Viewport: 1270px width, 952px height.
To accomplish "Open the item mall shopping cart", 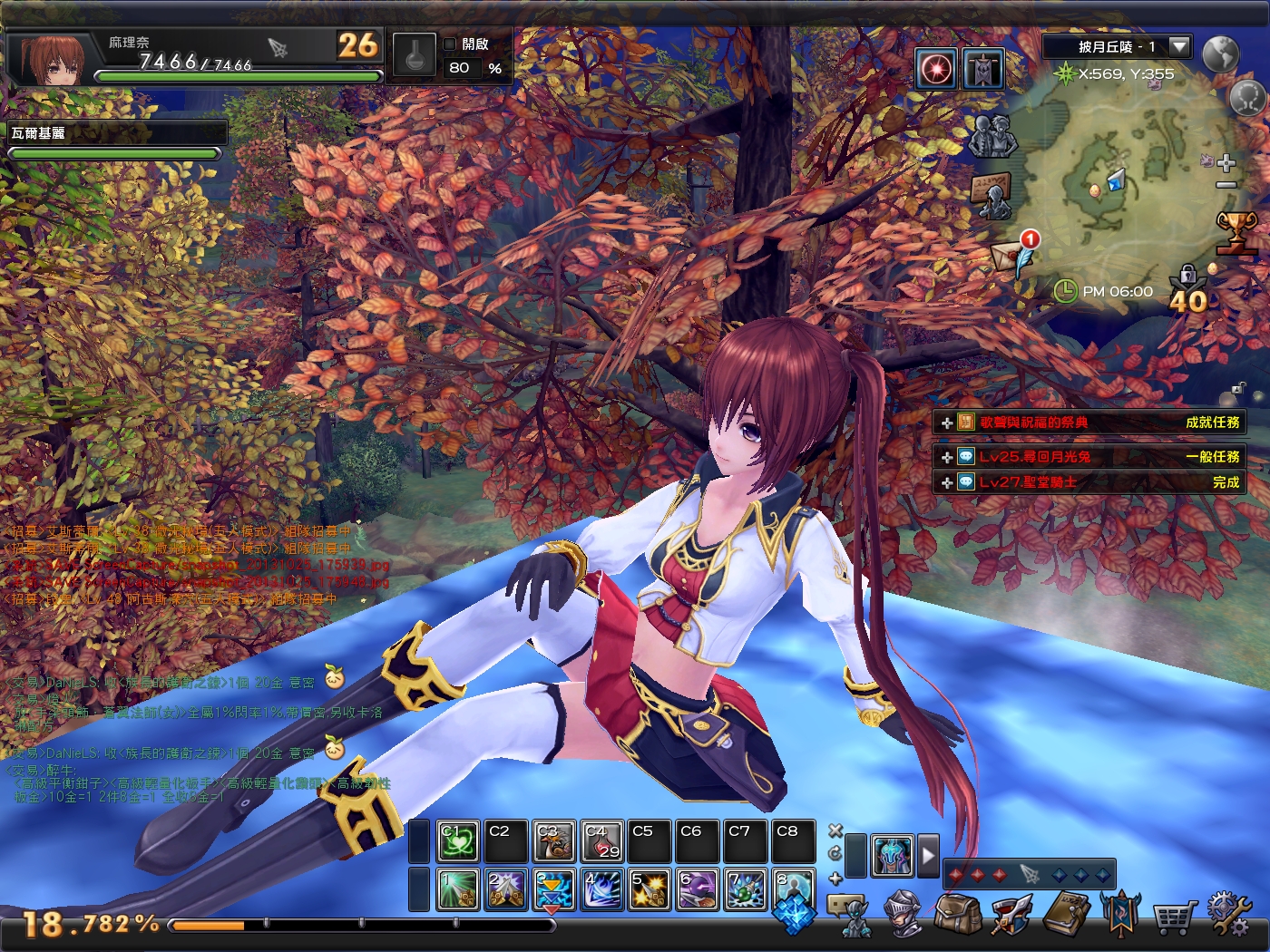I will click(x=1175, y=916).
